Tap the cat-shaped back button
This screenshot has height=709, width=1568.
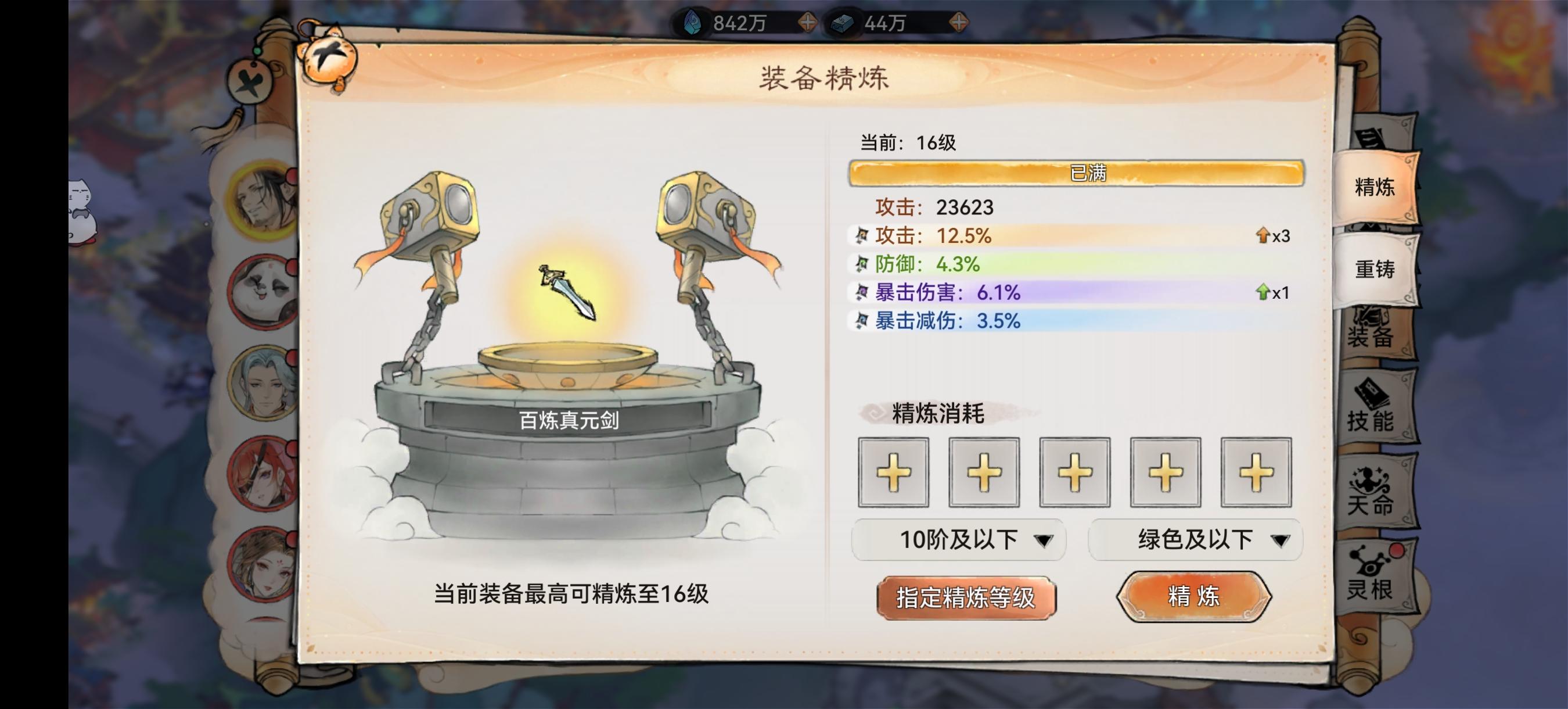pyautogui.click(x=329, y=59)
